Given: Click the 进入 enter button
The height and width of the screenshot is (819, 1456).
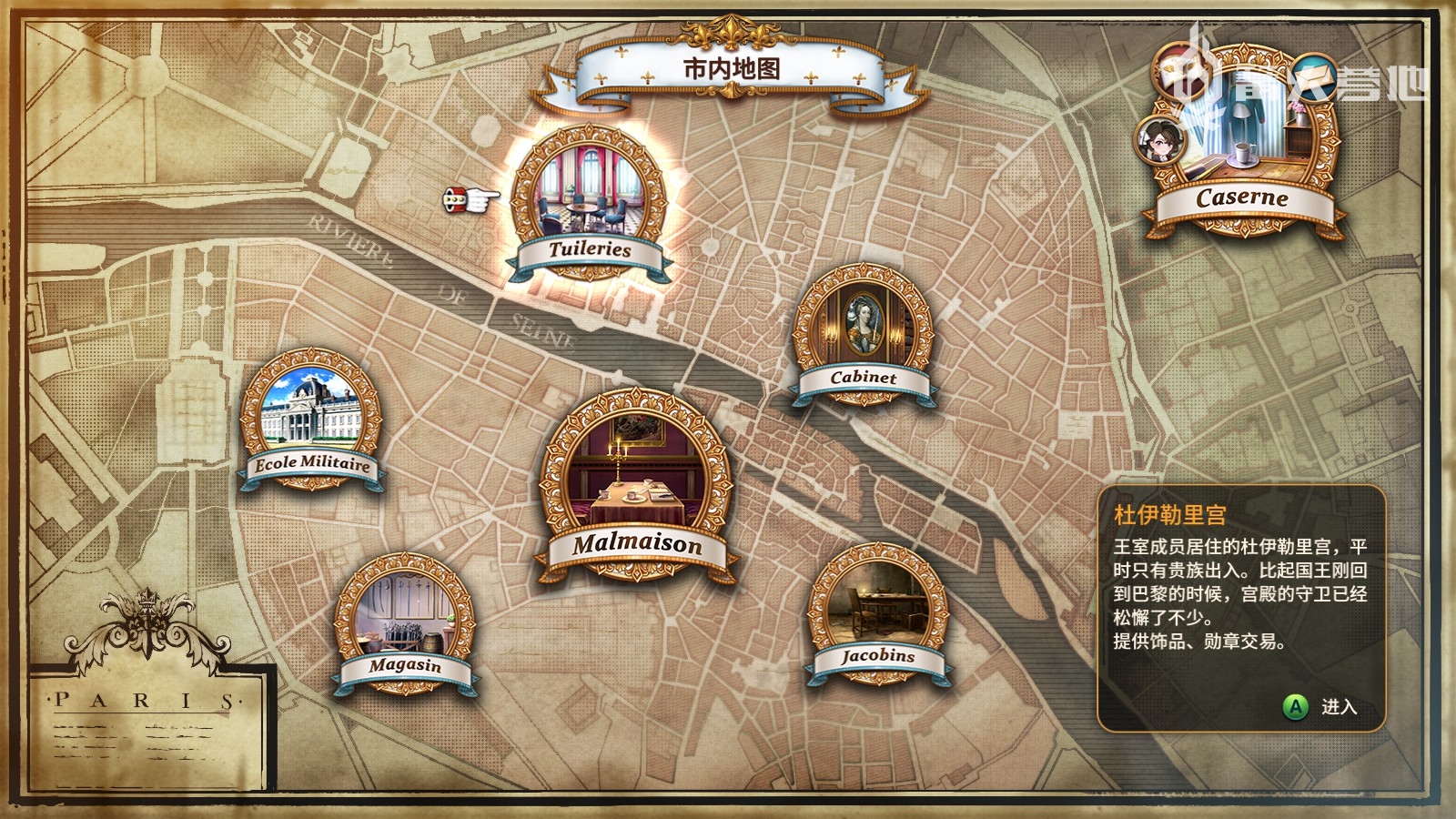Looking at the screenshot, I should pos(1321,707).
